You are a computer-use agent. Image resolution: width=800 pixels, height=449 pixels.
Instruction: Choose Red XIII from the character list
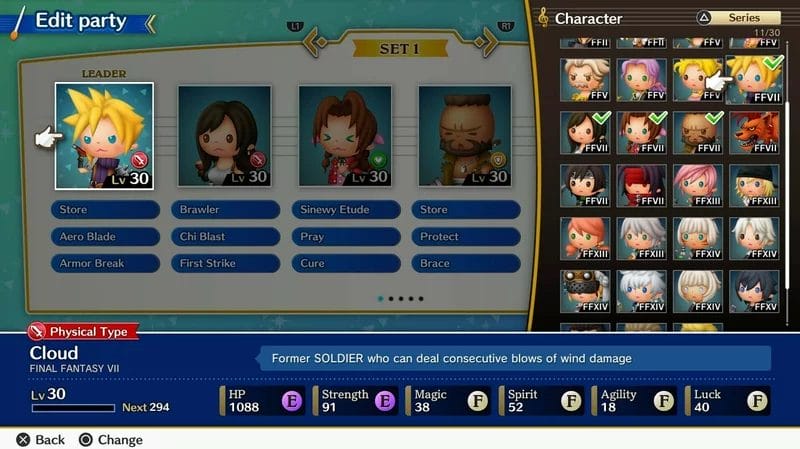(754, 132)
